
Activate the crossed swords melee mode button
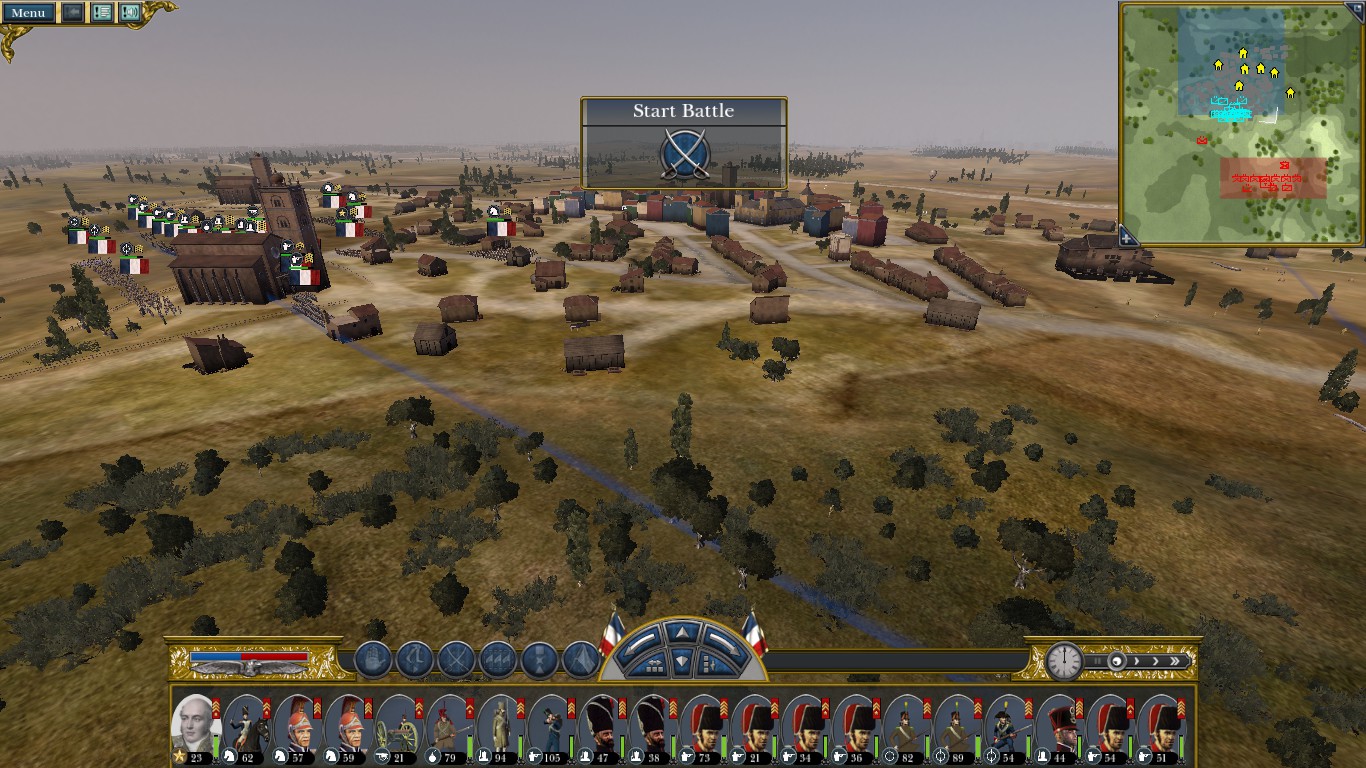pos(456,660)
